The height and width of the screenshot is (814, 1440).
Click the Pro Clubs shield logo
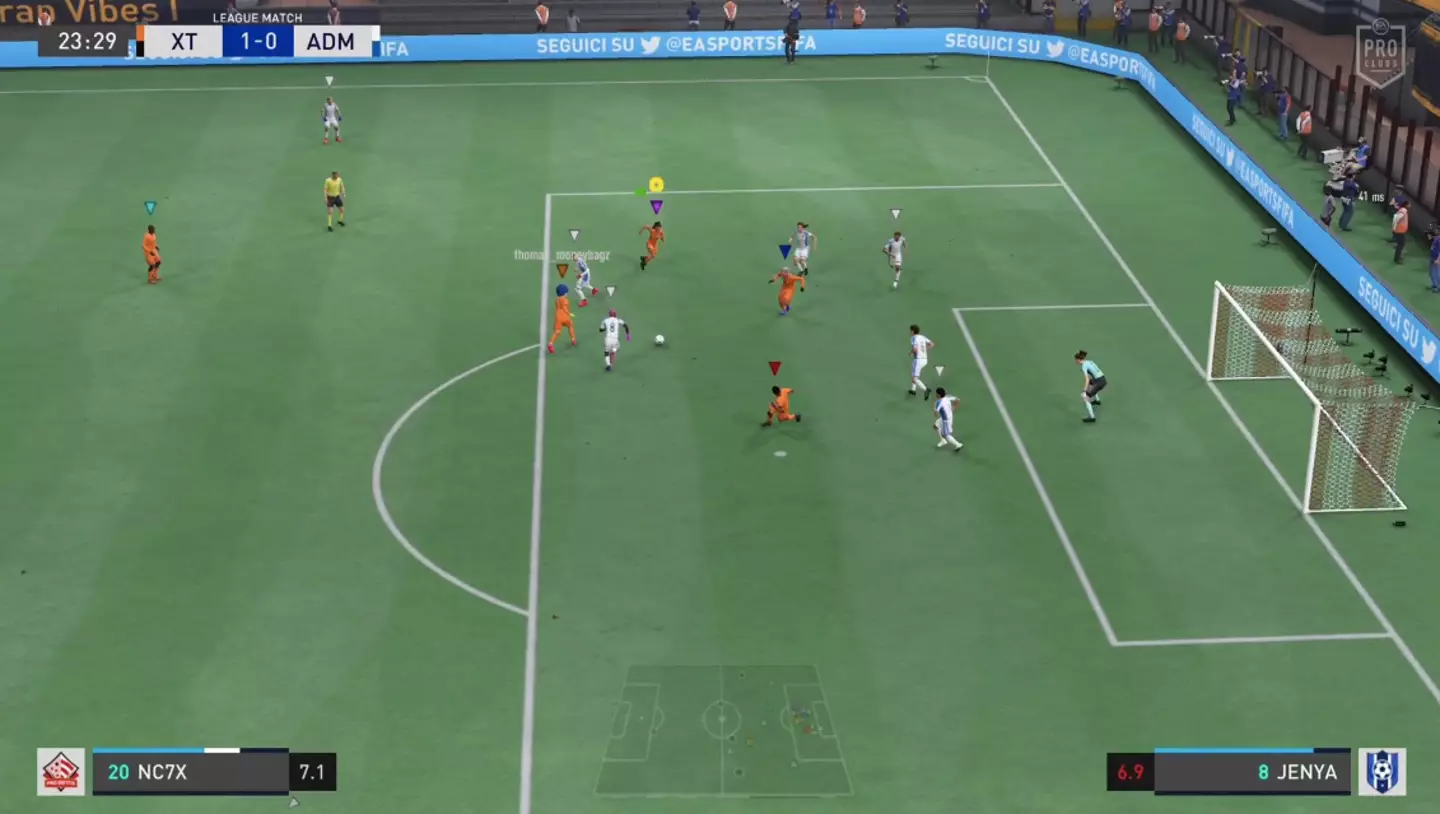click(x=1380, y=55)
